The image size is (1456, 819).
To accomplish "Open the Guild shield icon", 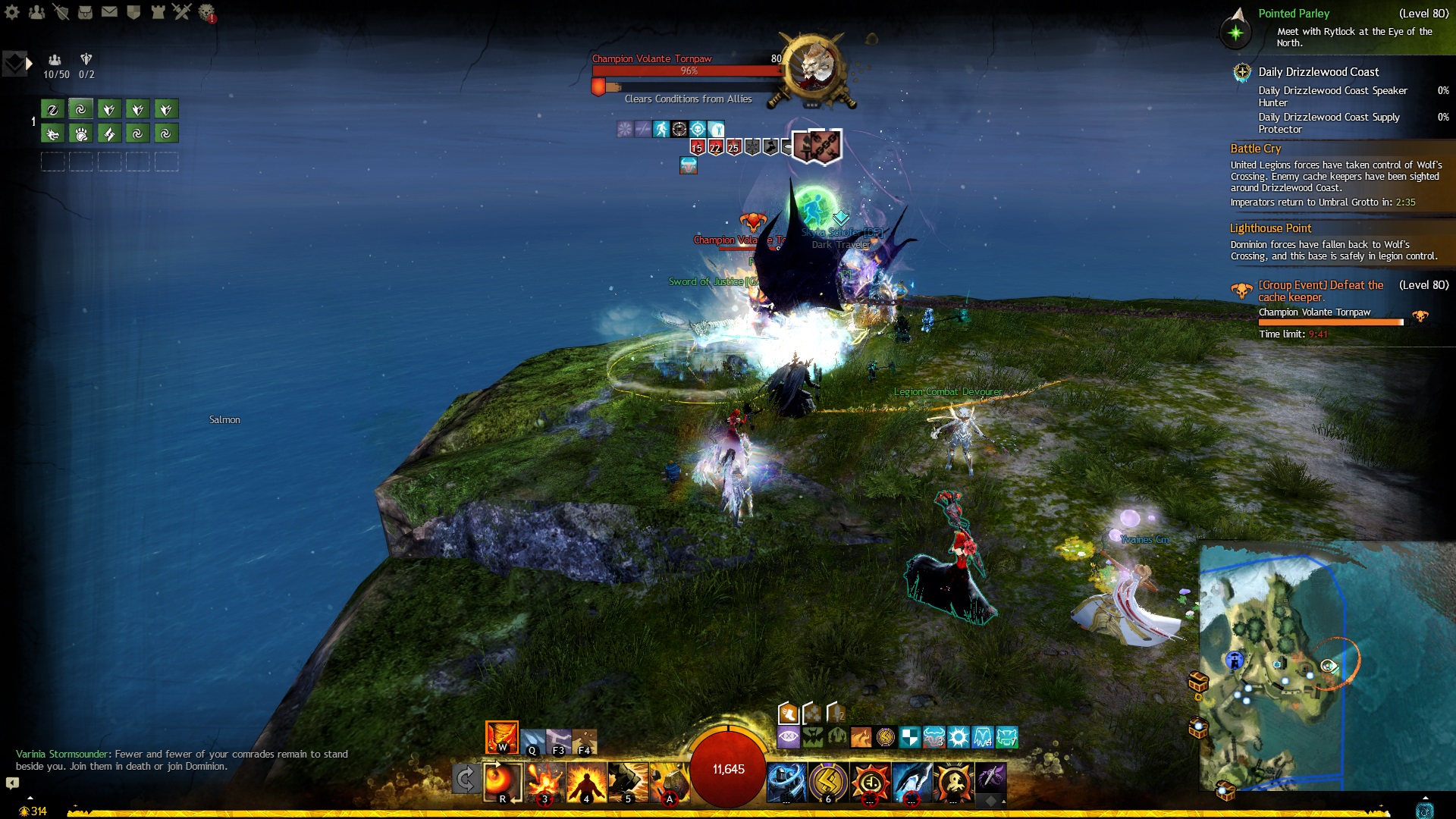I will coord(133,11).
